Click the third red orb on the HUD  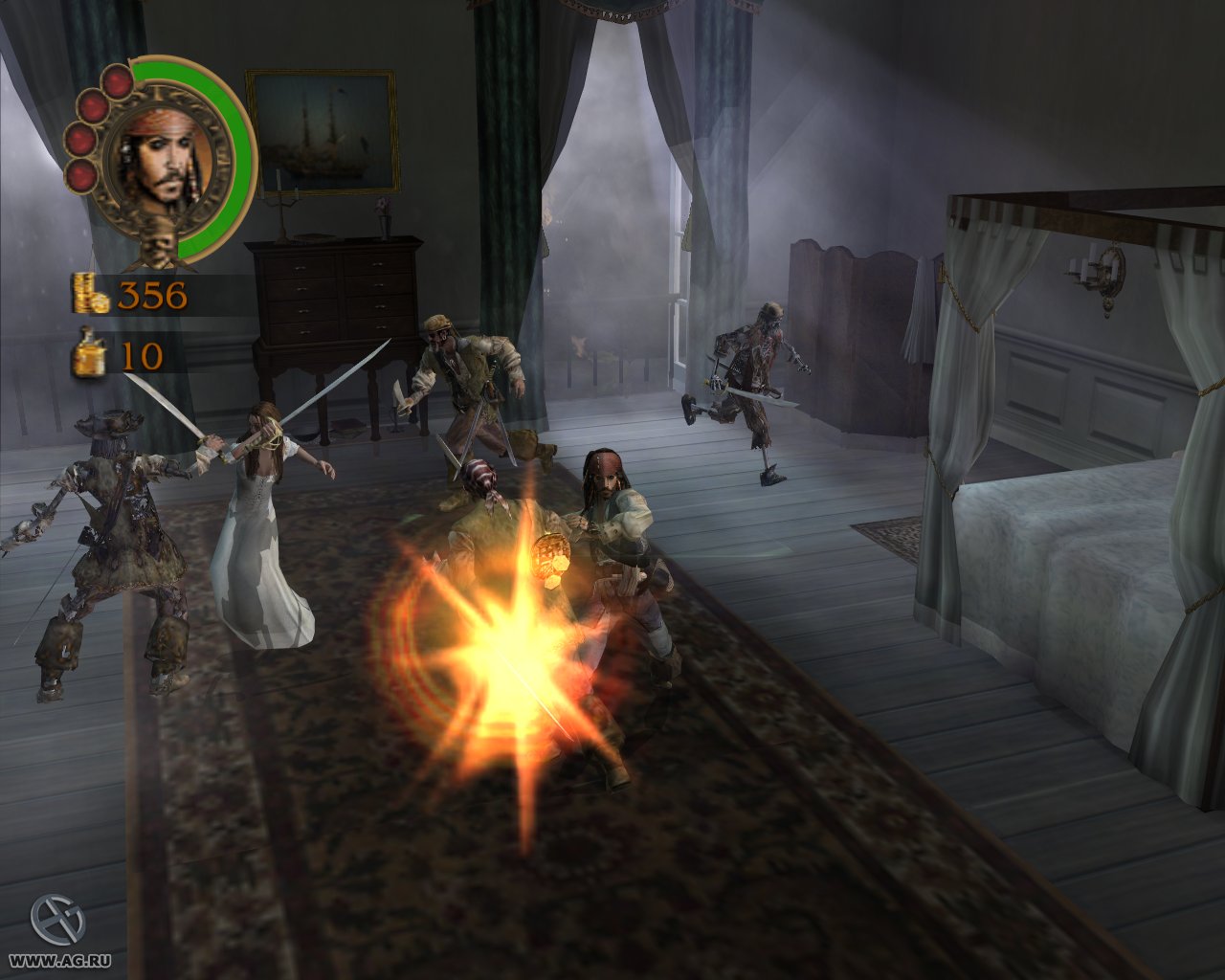coord(80,139)
